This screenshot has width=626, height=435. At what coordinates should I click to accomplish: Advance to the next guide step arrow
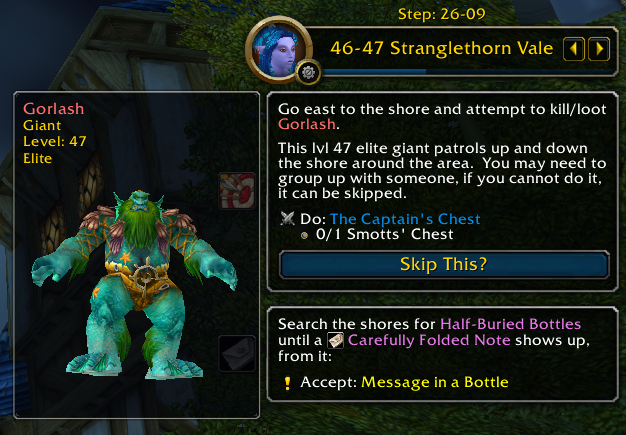pos(598,48)
